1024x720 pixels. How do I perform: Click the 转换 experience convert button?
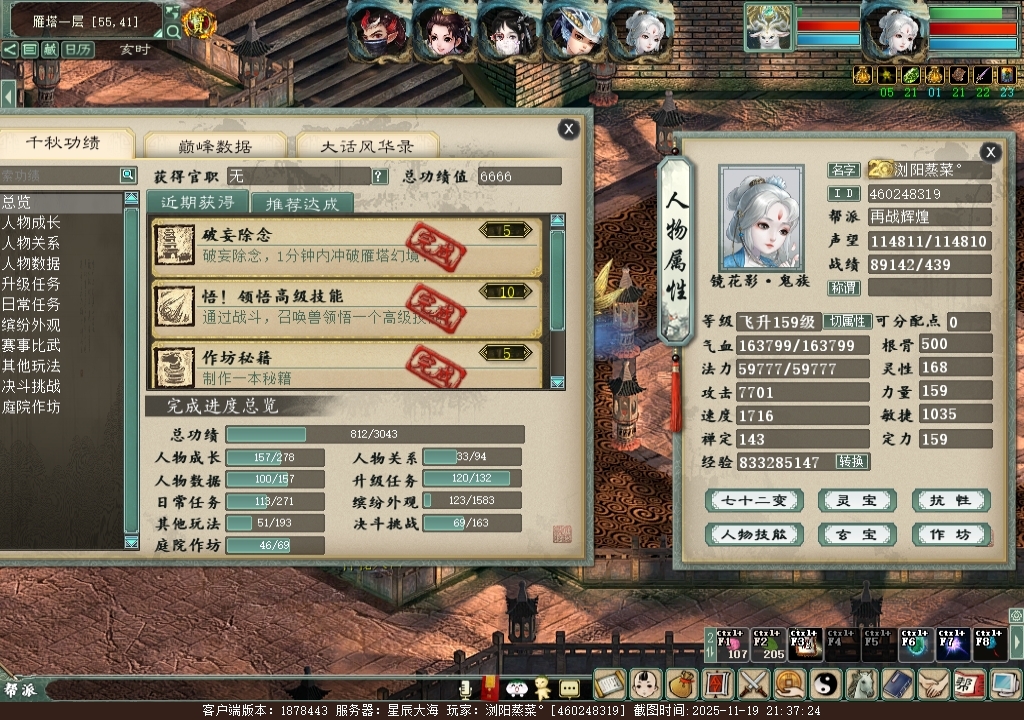coord(853,462)
